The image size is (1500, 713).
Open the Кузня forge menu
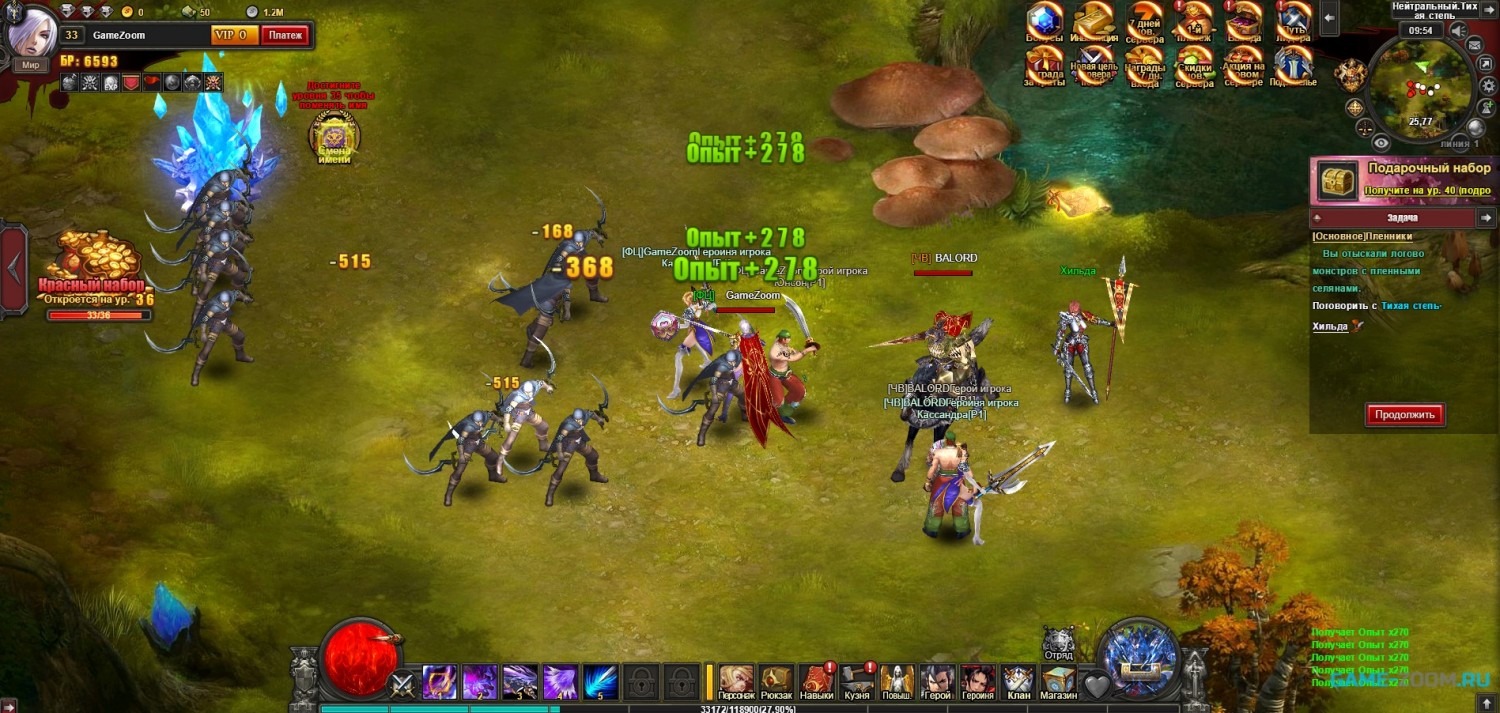tap(857, 680)
